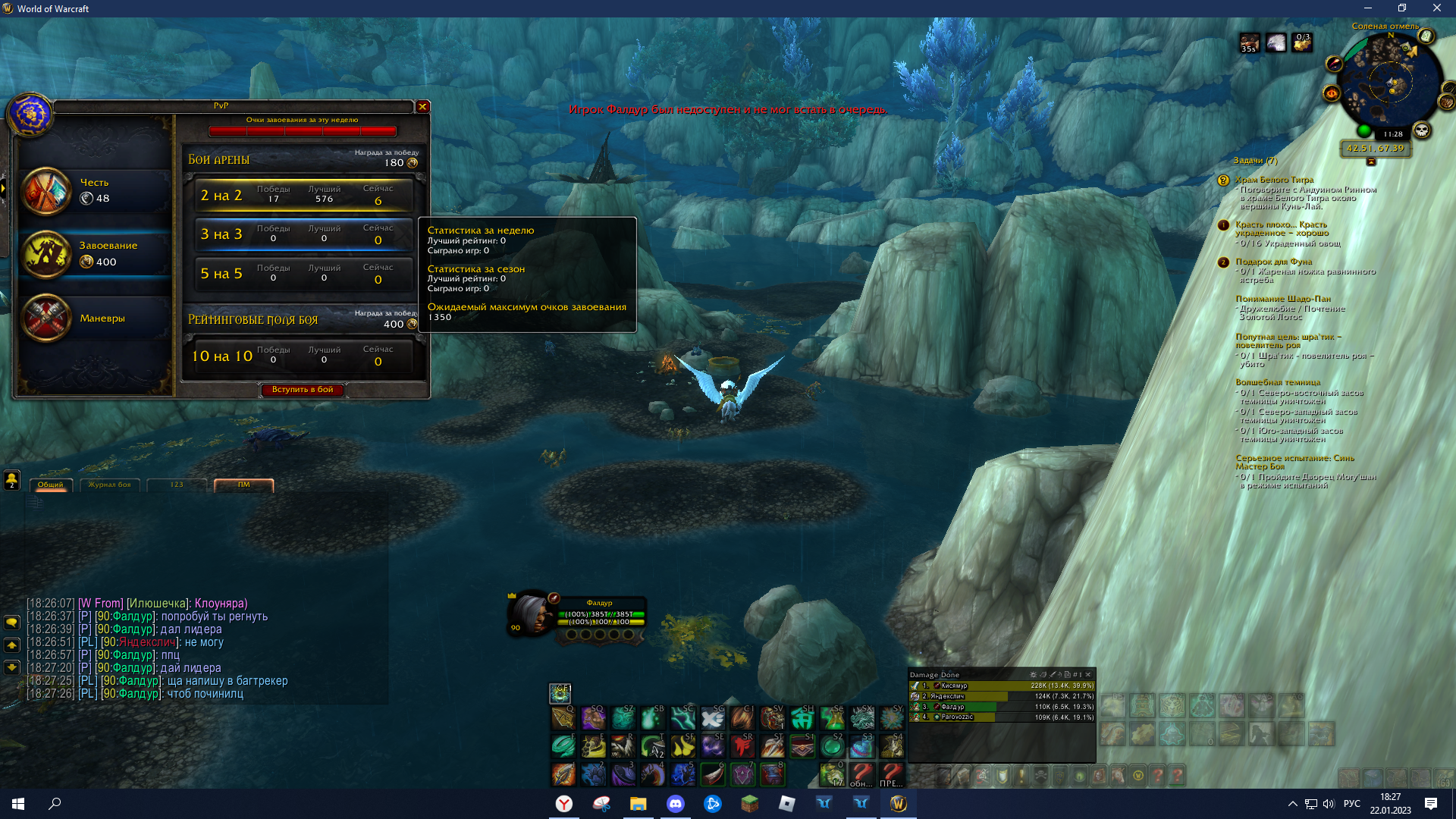Close the PvP window
1456x819 pixels.
click(x=423, y=107)
